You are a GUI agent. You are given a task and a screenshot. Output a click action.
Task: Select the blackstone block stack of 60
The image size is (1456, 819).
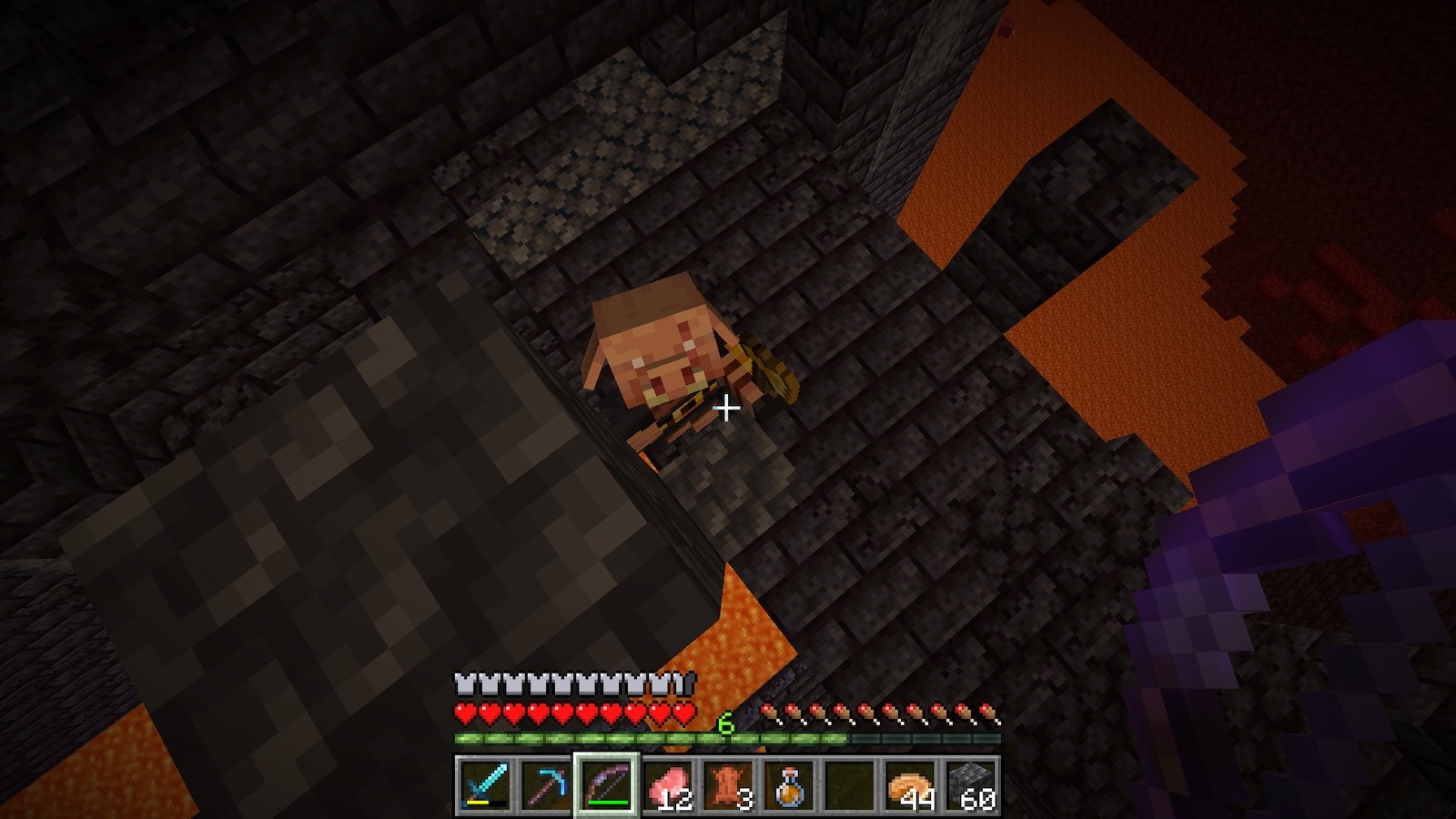pyautogui.click(x=971, y=784)
